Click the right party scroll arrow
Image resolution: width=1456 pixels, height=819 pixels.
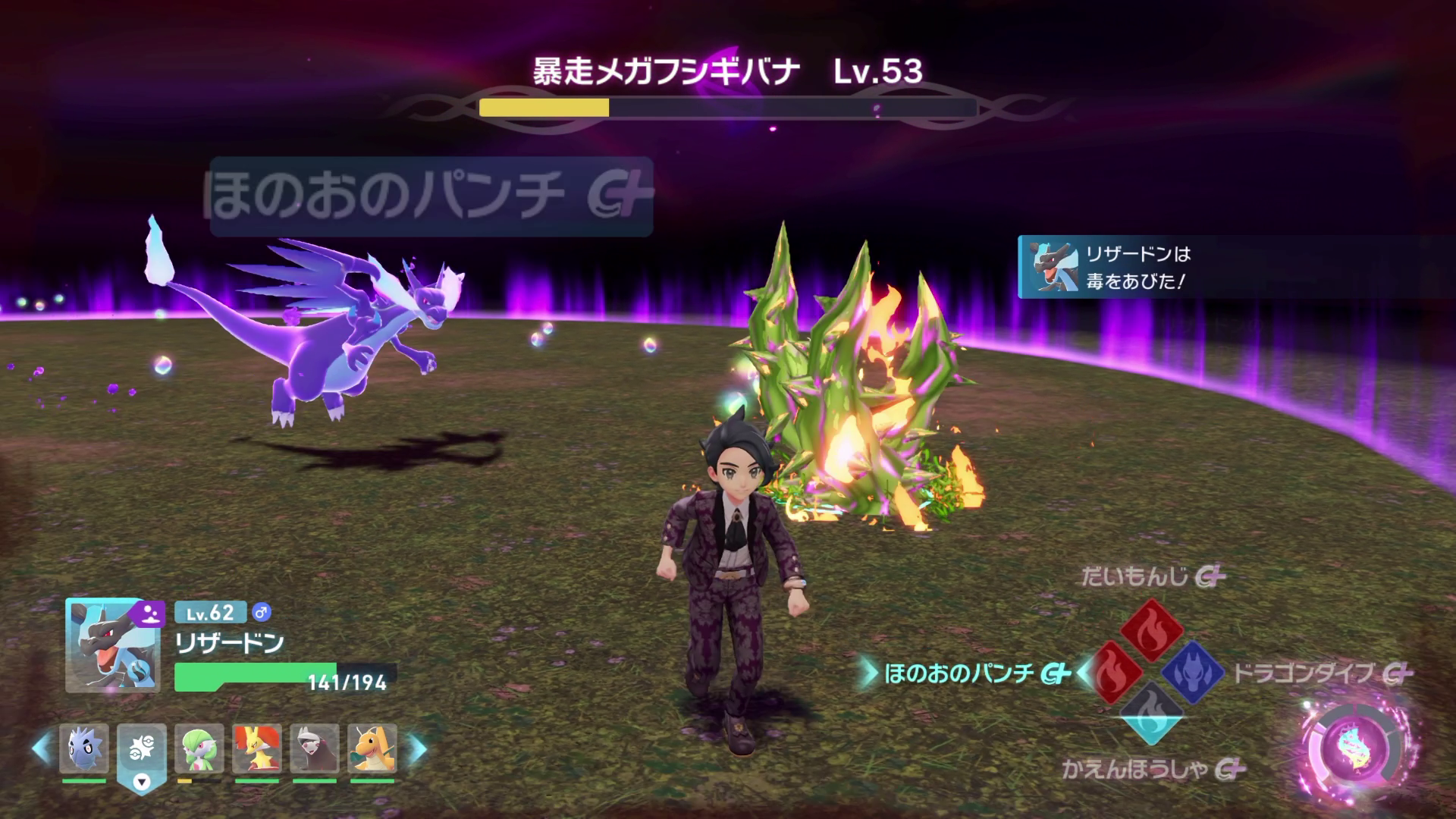[x=418, y=748]
